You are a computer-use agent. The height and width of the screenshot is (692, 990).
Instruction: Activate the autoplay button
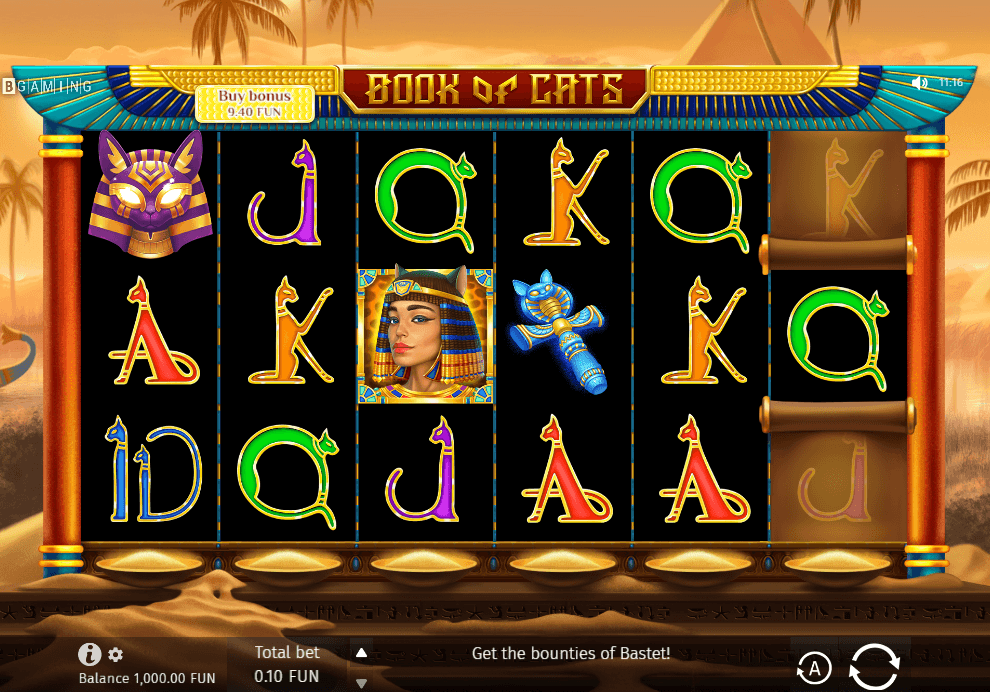tap(815, 668)
